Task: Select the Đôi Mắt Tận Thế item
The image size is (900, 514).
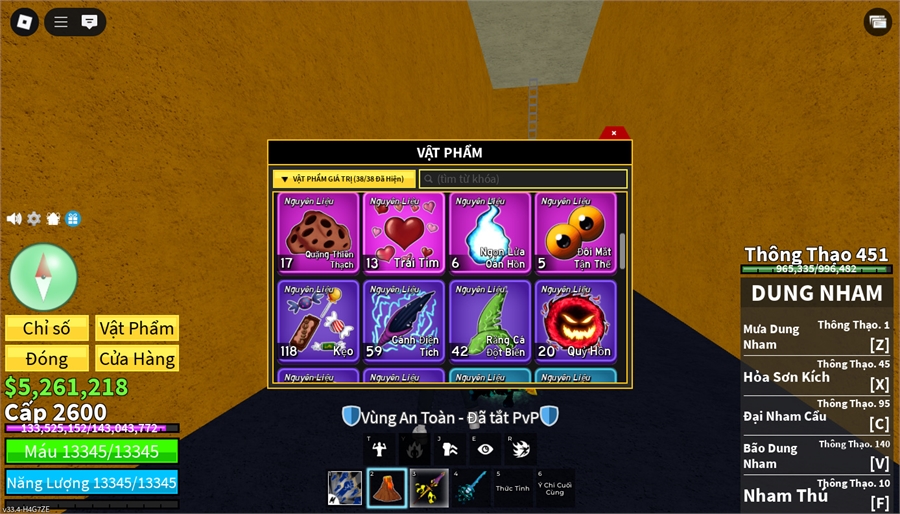Action: click(x=575, y=233)
